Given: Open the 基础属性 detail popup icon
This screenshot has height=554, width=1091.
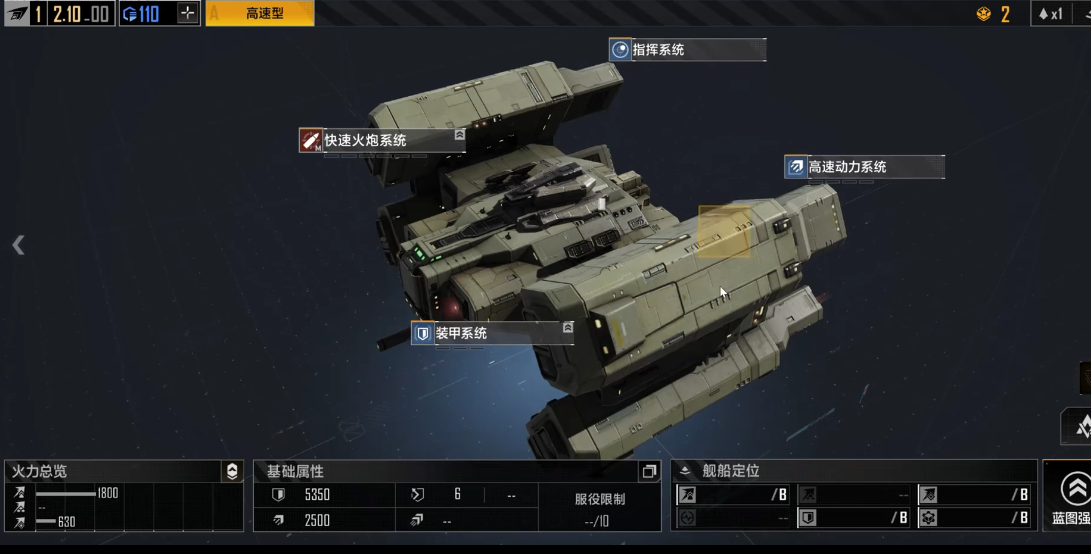Looking at the screenshot, I should [649, 472].
